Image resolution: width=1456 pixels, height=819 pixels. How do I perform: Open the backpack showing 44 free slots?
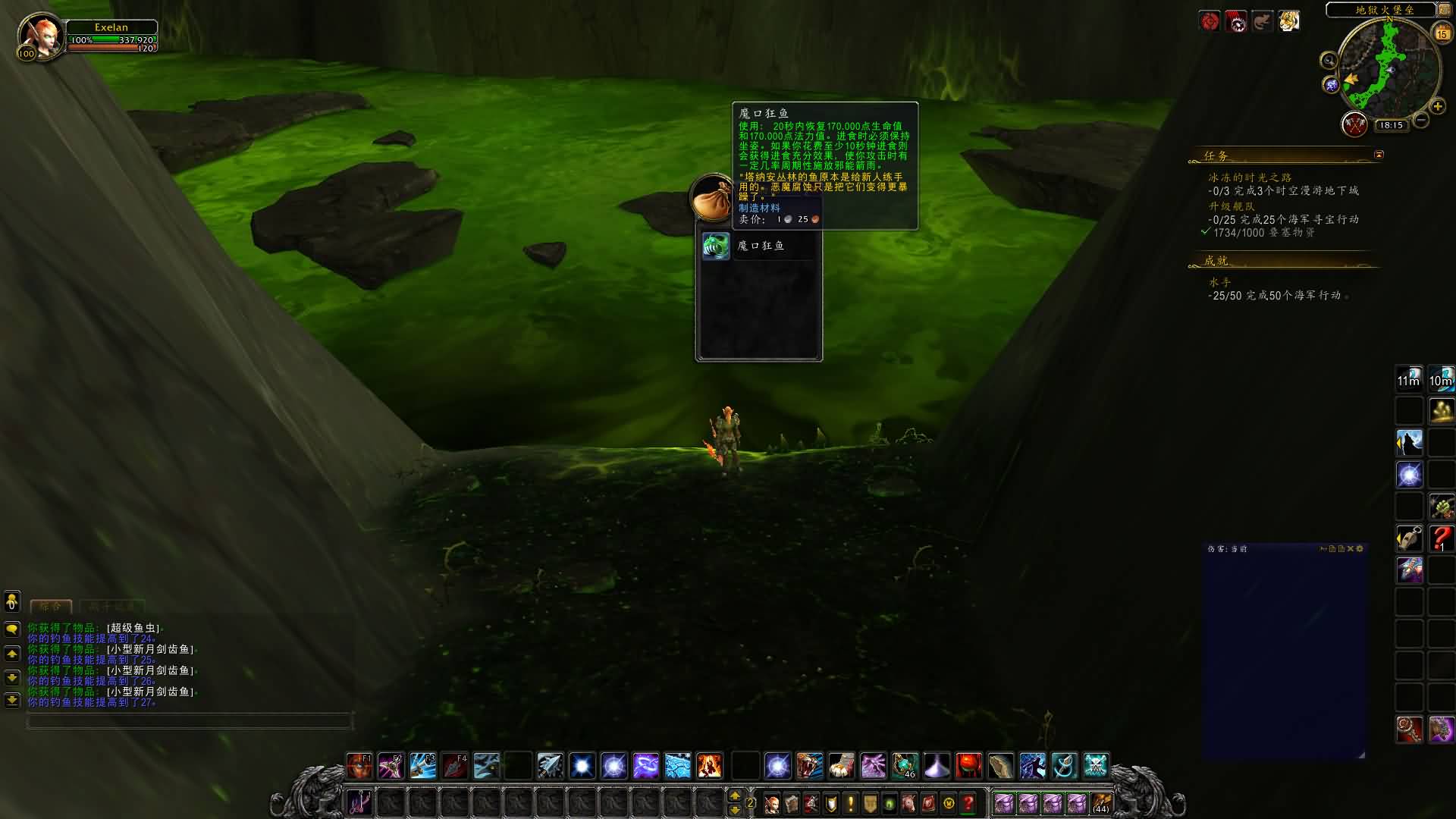coord(1101,803)
